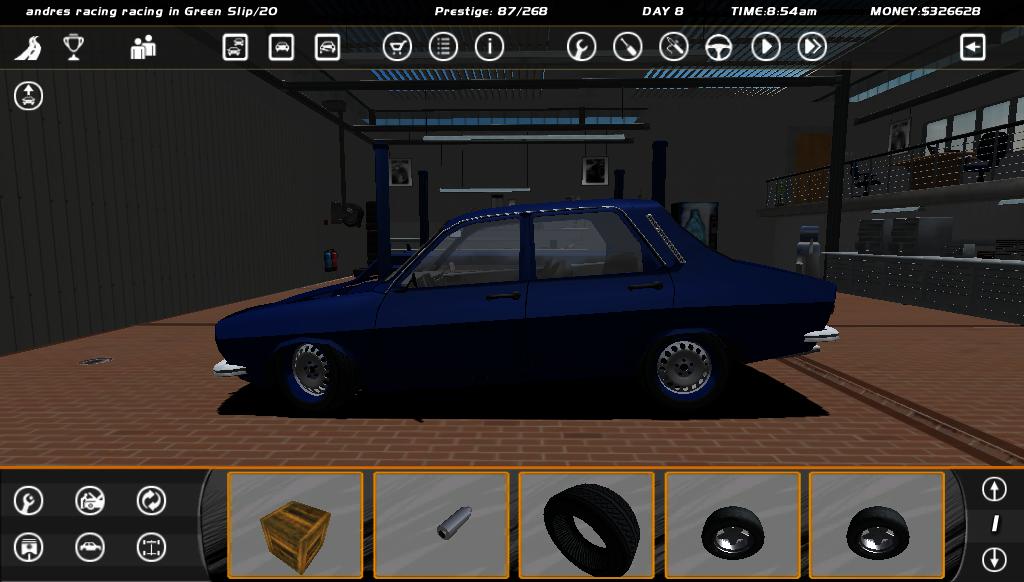Select the circular refresh arrows icon
1024x582 pixels.
[x=151, y=500]
